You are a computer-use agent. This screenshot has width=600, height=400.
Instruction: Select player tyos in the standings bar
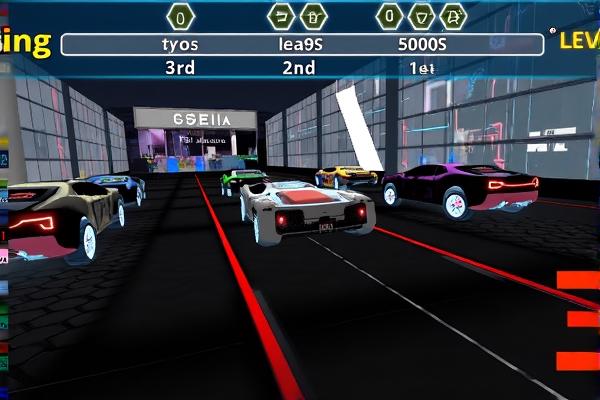pos(180,45)
